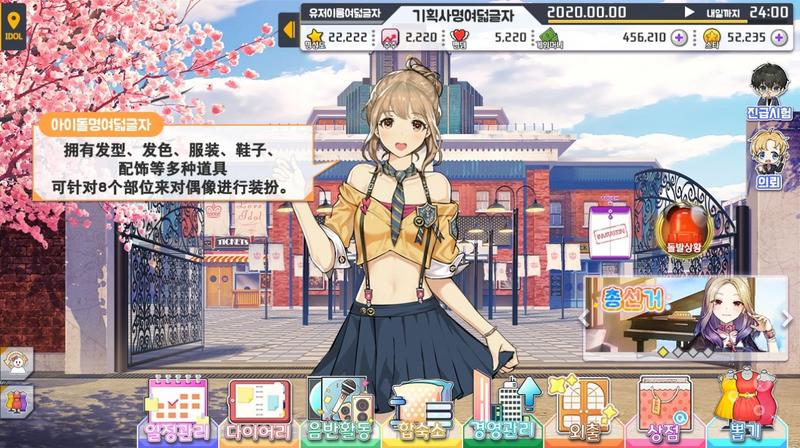The height and width of the screenshot is (448, 800).
Task: Open the 경영관리 management menu
Action: (503, 410)
